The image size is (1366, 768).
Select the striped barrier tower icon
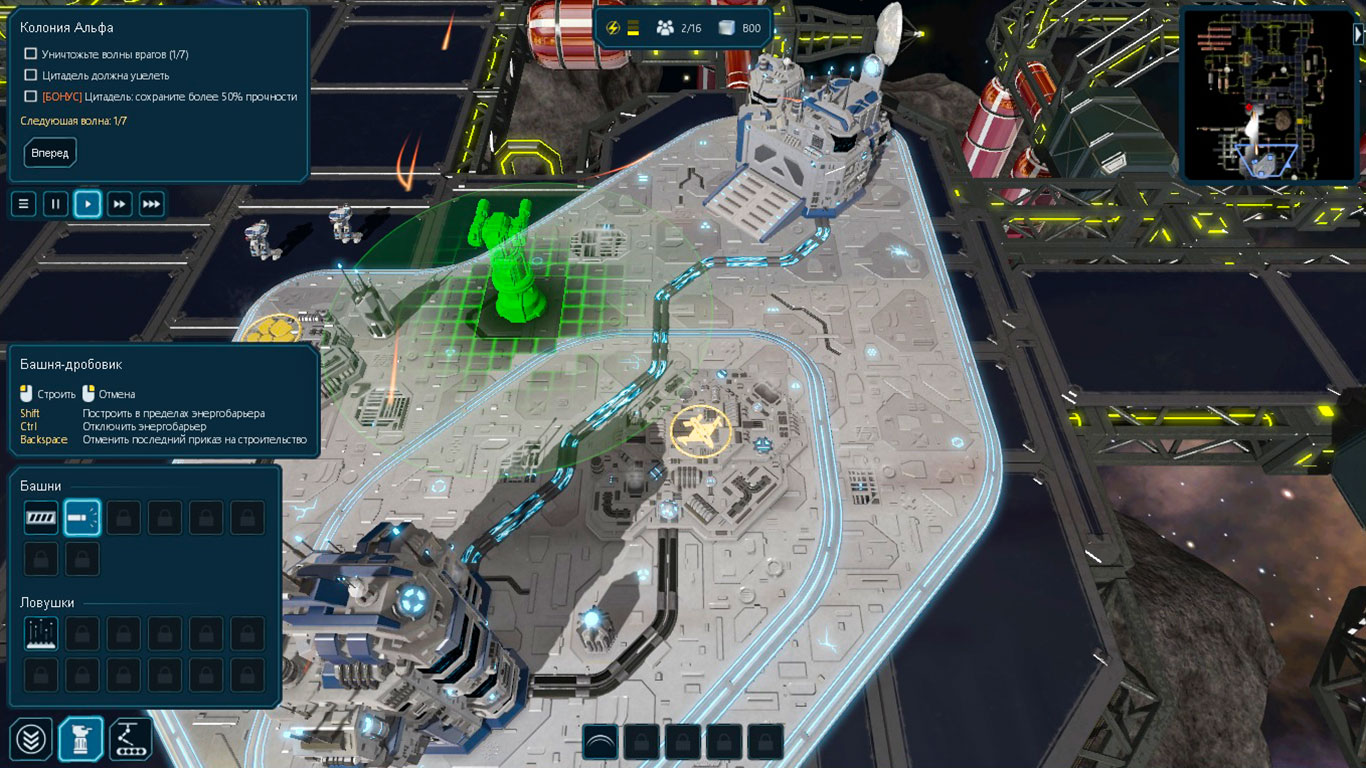[x=41, y=518]
